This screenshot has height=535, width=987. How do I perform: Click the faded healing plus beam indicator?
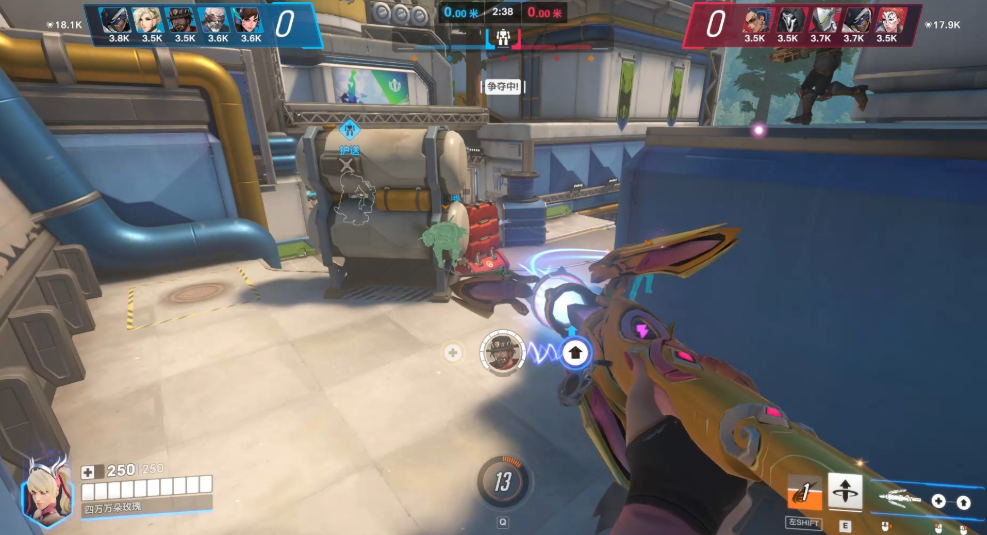point(453,353)
